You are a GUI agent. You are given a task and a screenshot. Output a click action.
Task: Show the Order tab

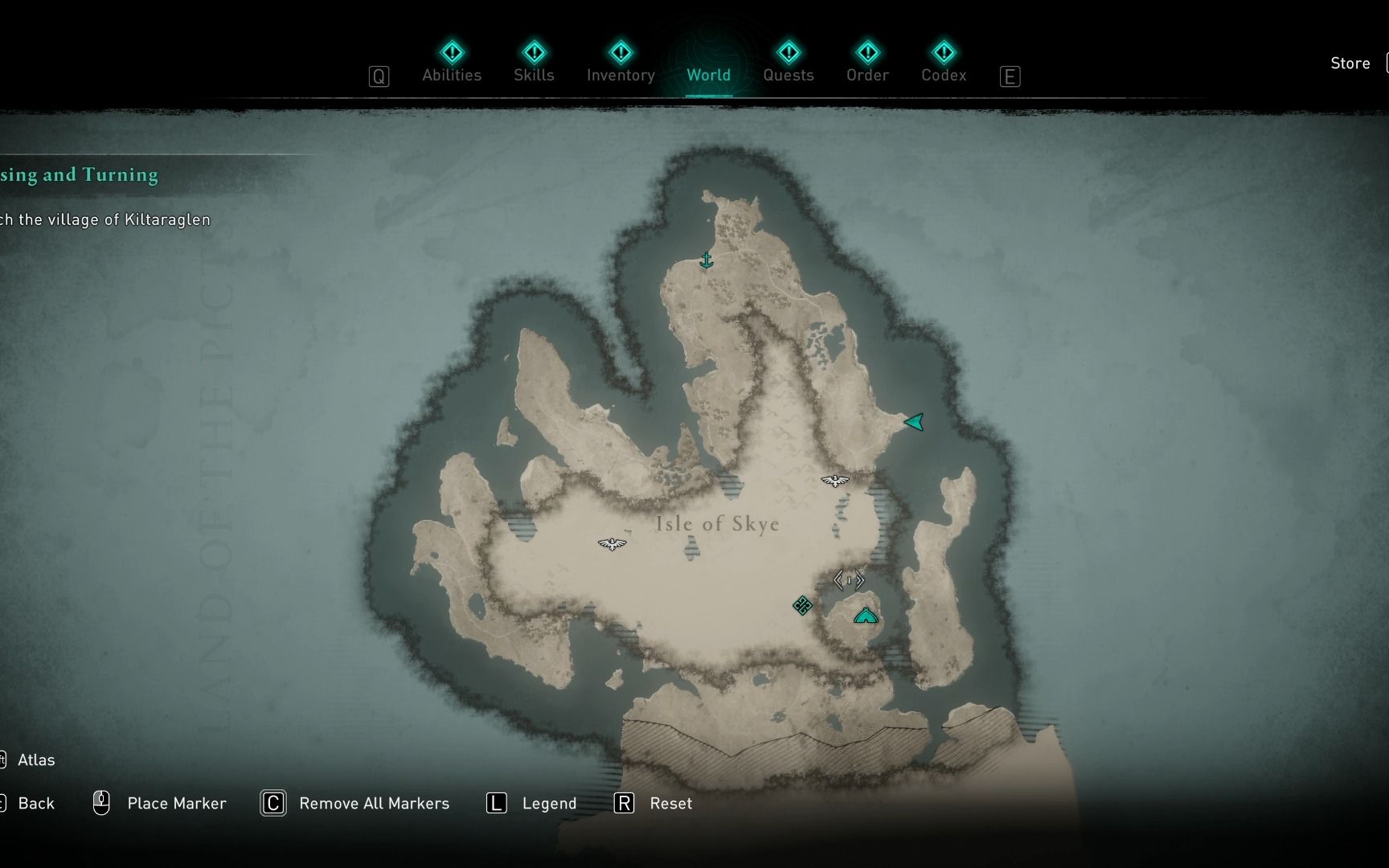[x=867, y=64]
